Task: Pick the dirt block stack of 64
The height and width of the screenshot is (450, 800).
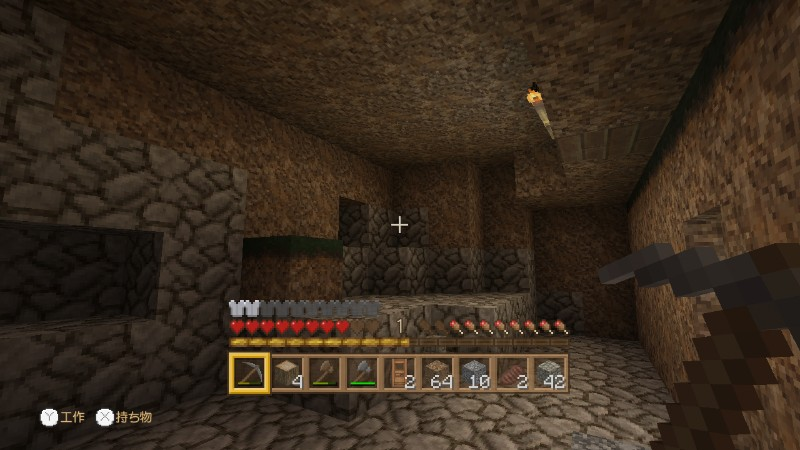Action: [x=437, y=373]
